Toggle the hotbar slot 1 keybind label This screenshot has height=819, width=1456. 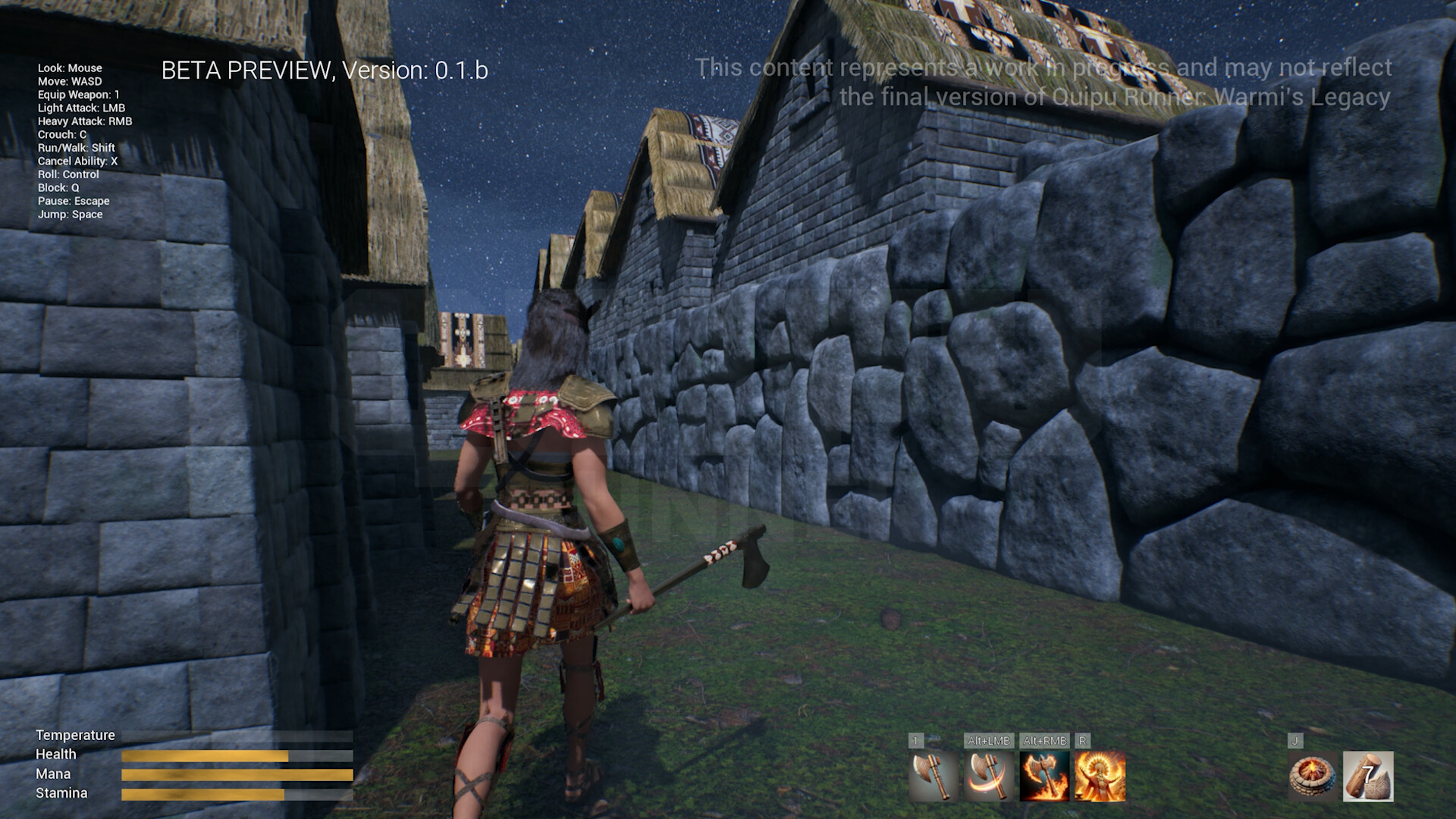coord(916,742)
